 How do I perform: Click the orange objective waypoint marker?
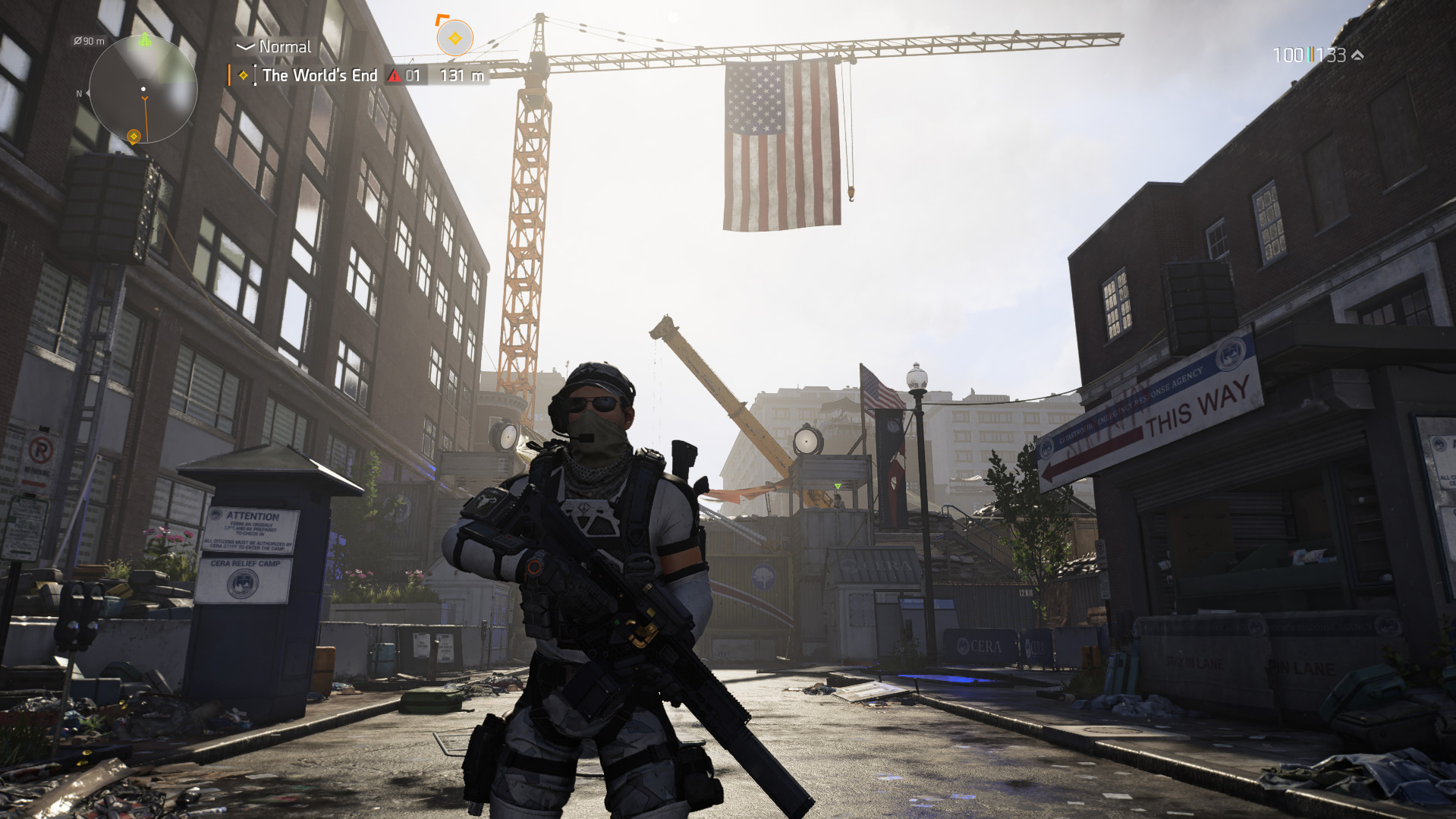click(454, 38)
